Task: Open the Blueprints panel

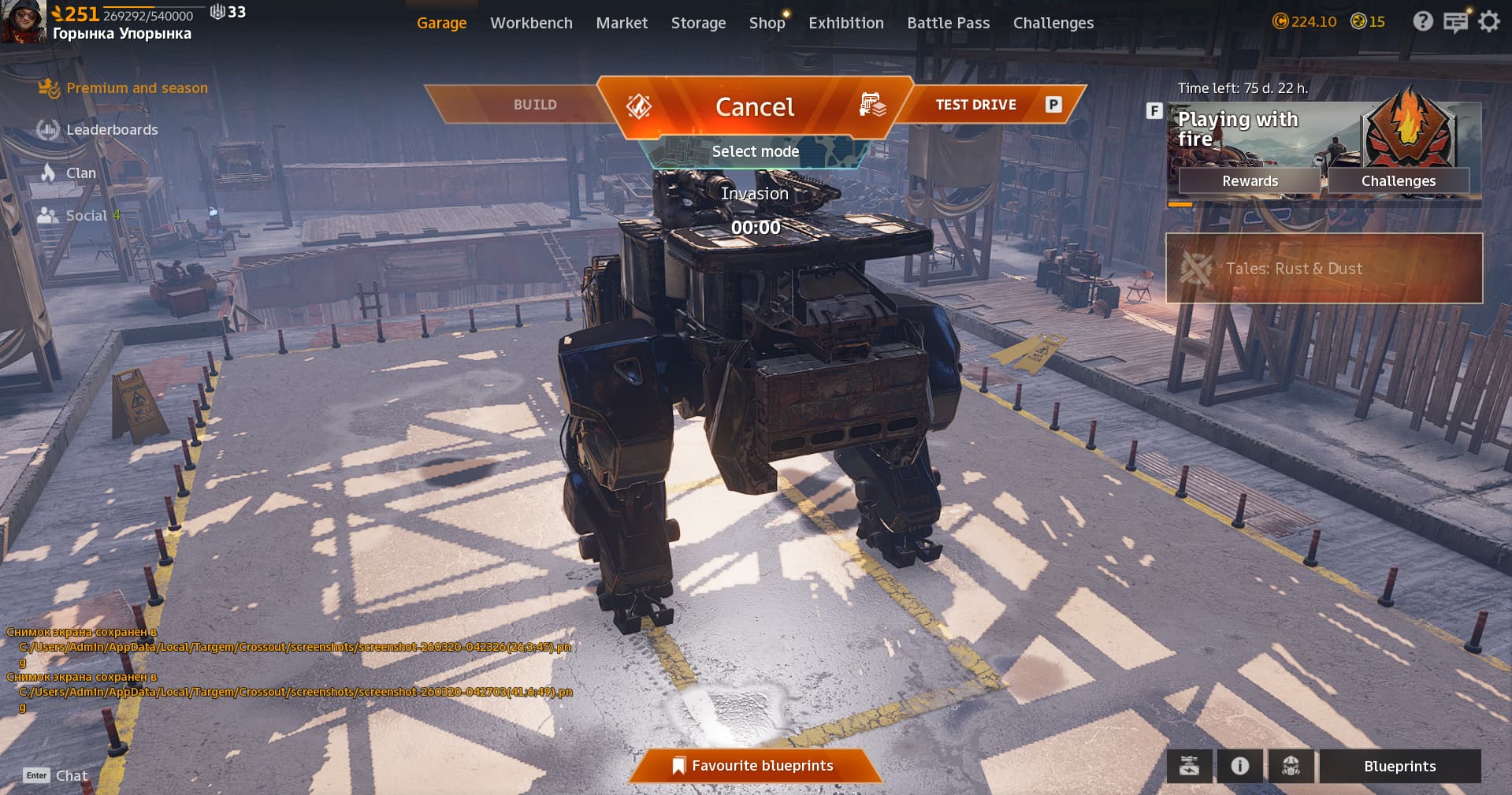Action: click(x=1399, y=766)
